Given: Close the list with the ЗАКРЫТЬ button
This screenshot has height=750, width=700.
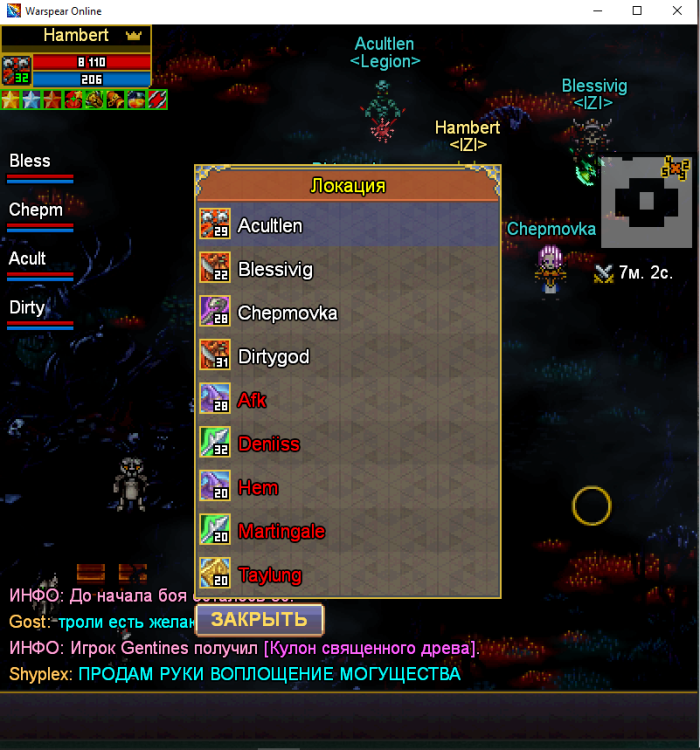Looking at the screenshot, I should 259,620.
